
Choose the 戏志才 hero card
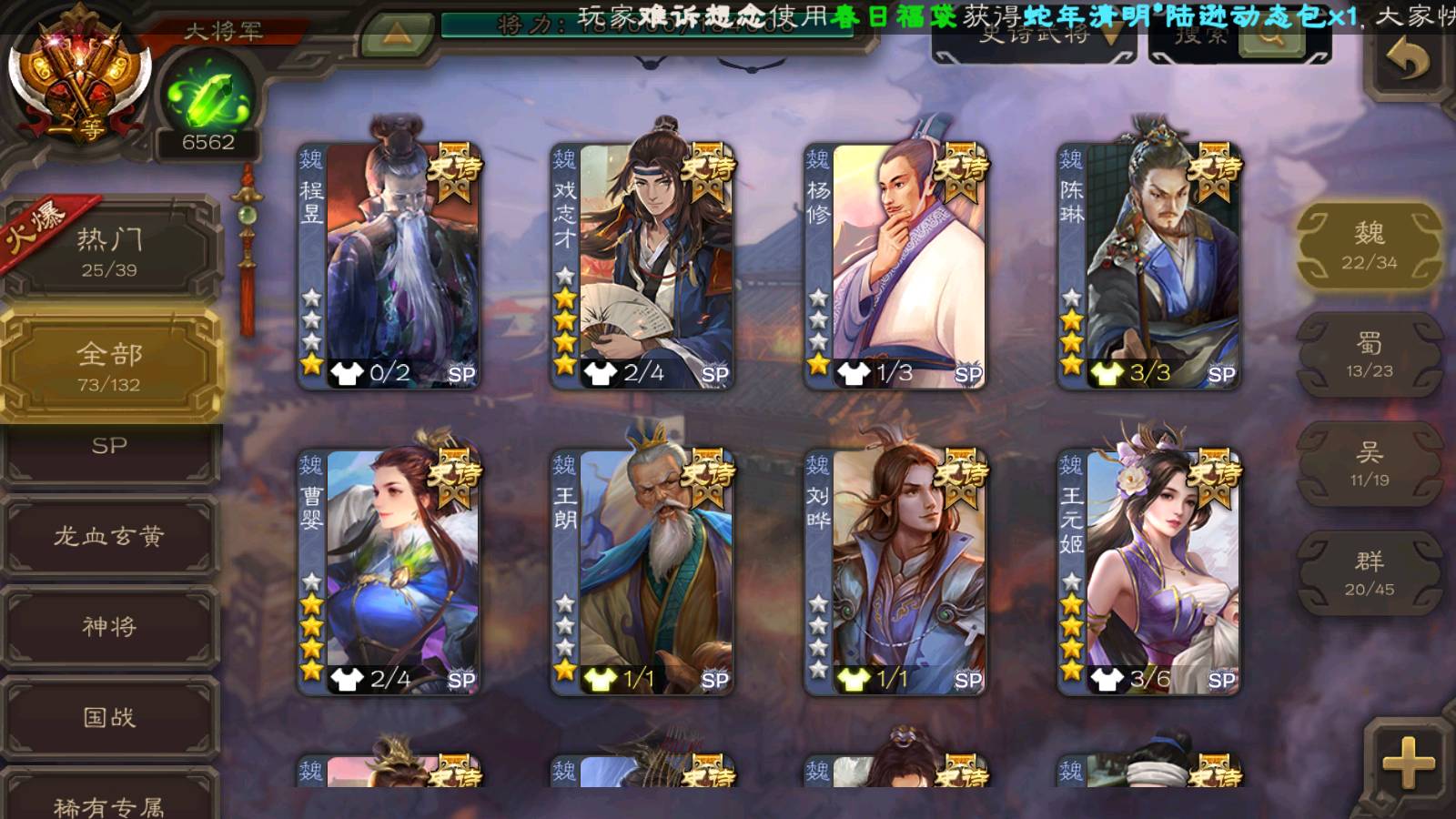tap(642, 266)
